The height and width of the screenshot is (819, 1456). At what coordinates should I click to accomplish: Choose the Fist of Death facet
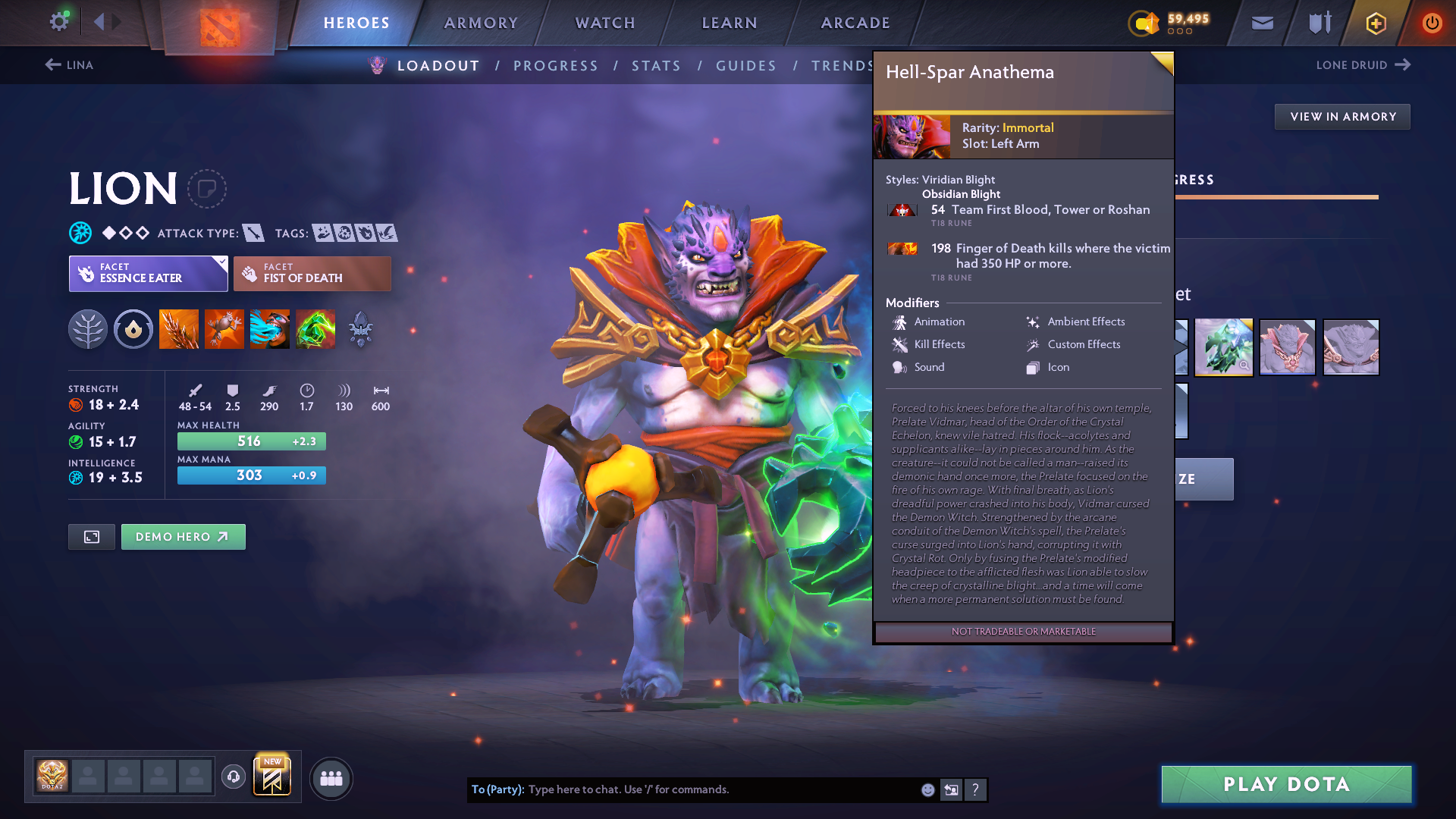coord(312,274)
